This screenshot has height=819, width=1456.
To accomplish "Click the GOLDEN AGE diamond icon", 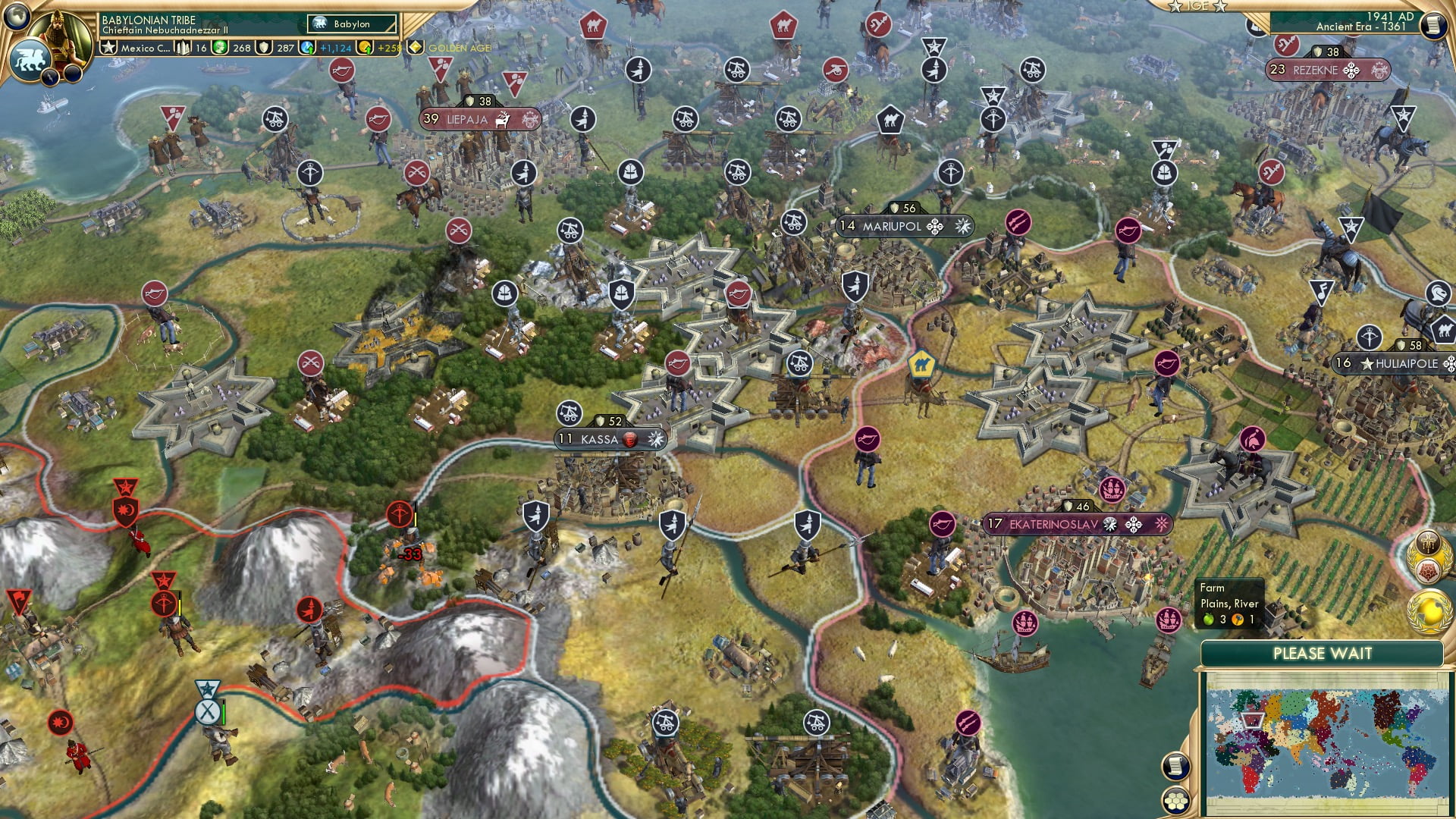I will pyautogui.click(x=414, y=47).
